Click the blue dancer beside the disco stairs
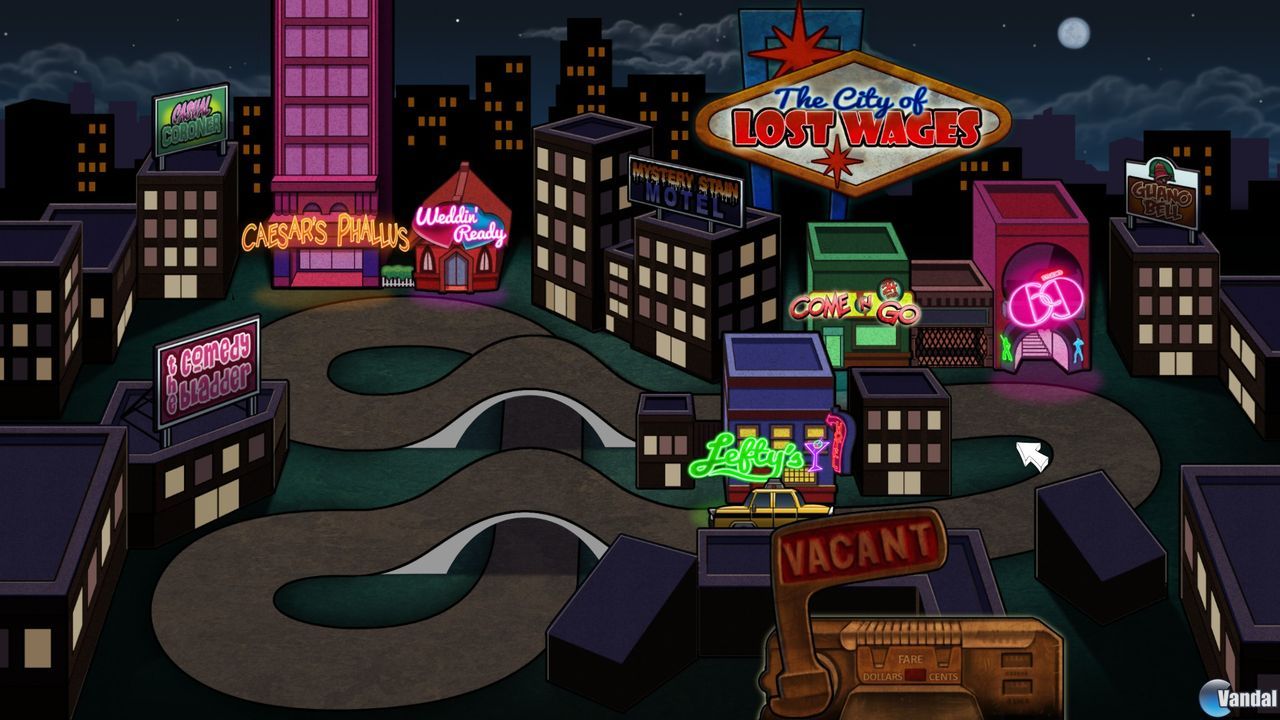Viewport: 1280px width, 720px height. point(1078,350)
